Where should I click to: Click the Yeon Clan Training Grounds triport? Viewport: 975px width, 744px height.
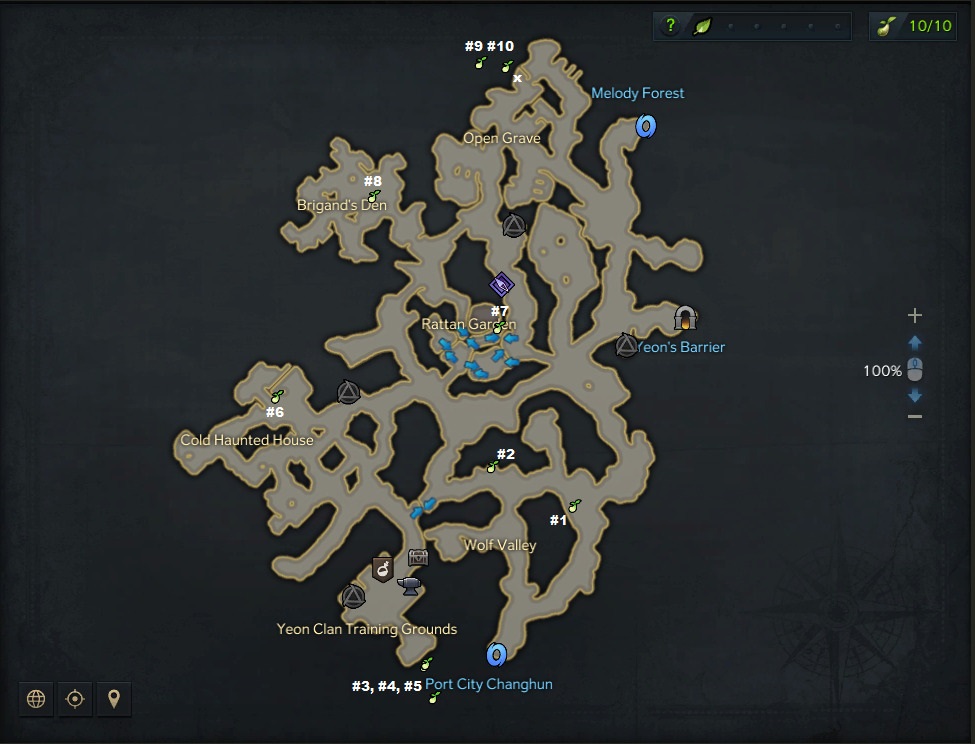[x=353, y=597]
